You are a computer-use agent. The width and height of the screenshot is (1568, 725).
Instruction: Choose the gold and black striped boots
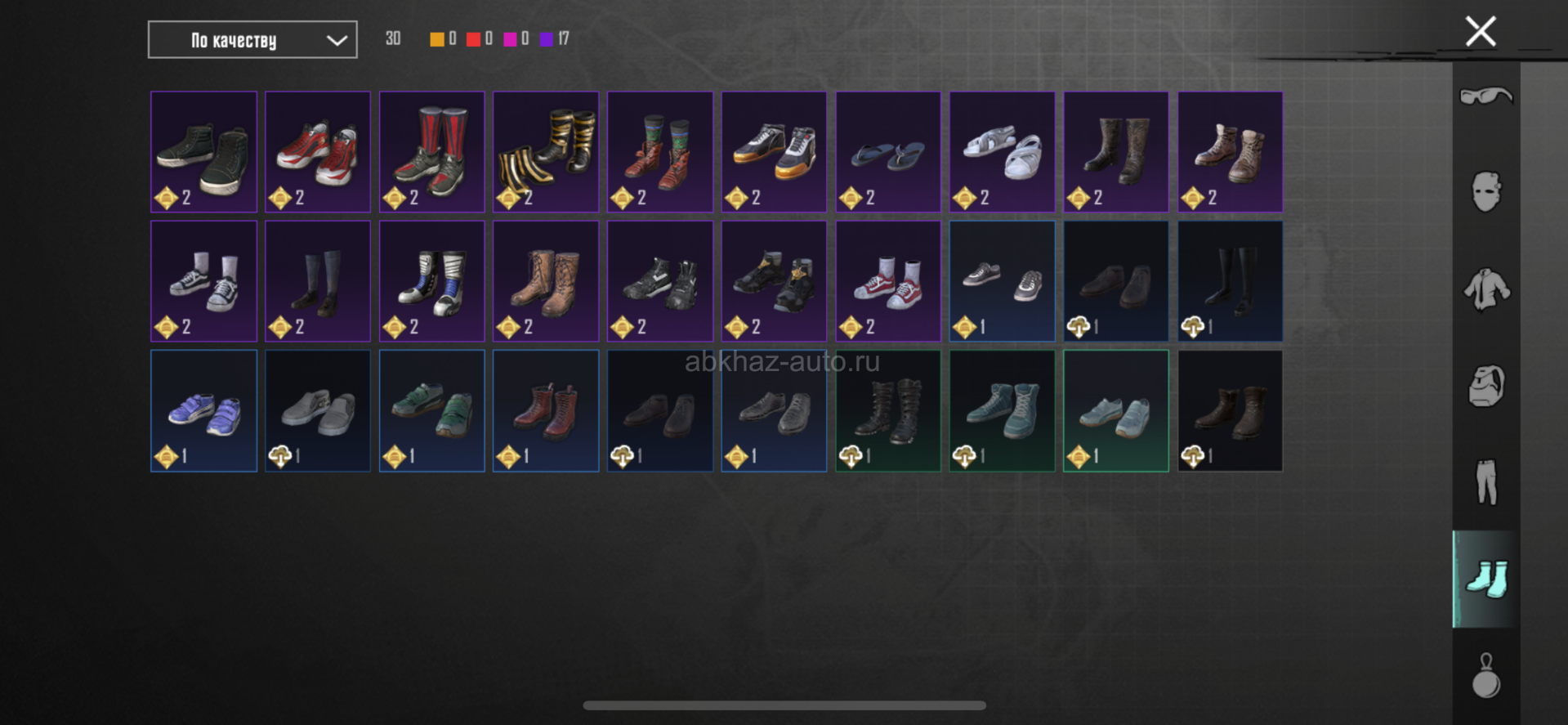[546, 152]
